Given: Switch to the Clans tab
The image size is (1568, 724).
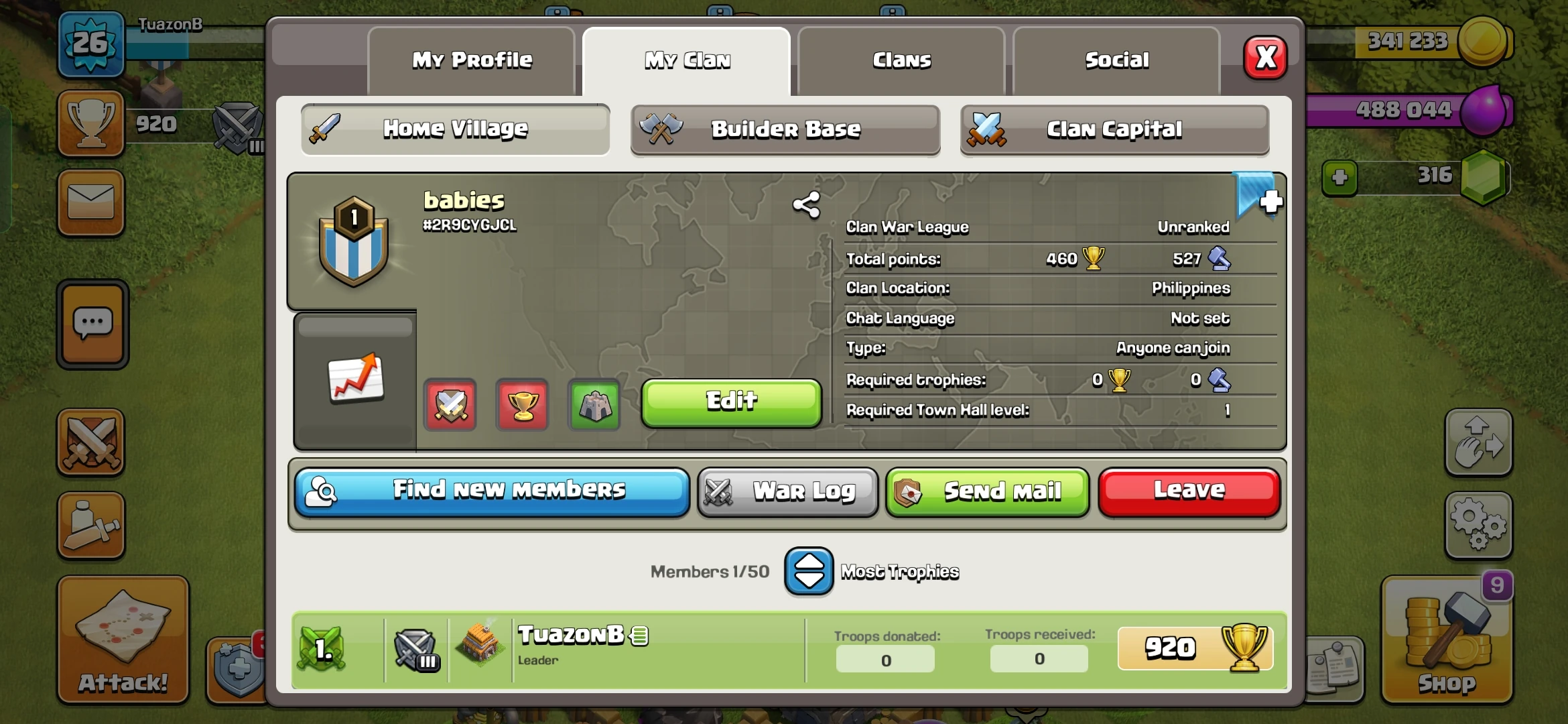Looking at the screenshot, I should coord(901,60).
